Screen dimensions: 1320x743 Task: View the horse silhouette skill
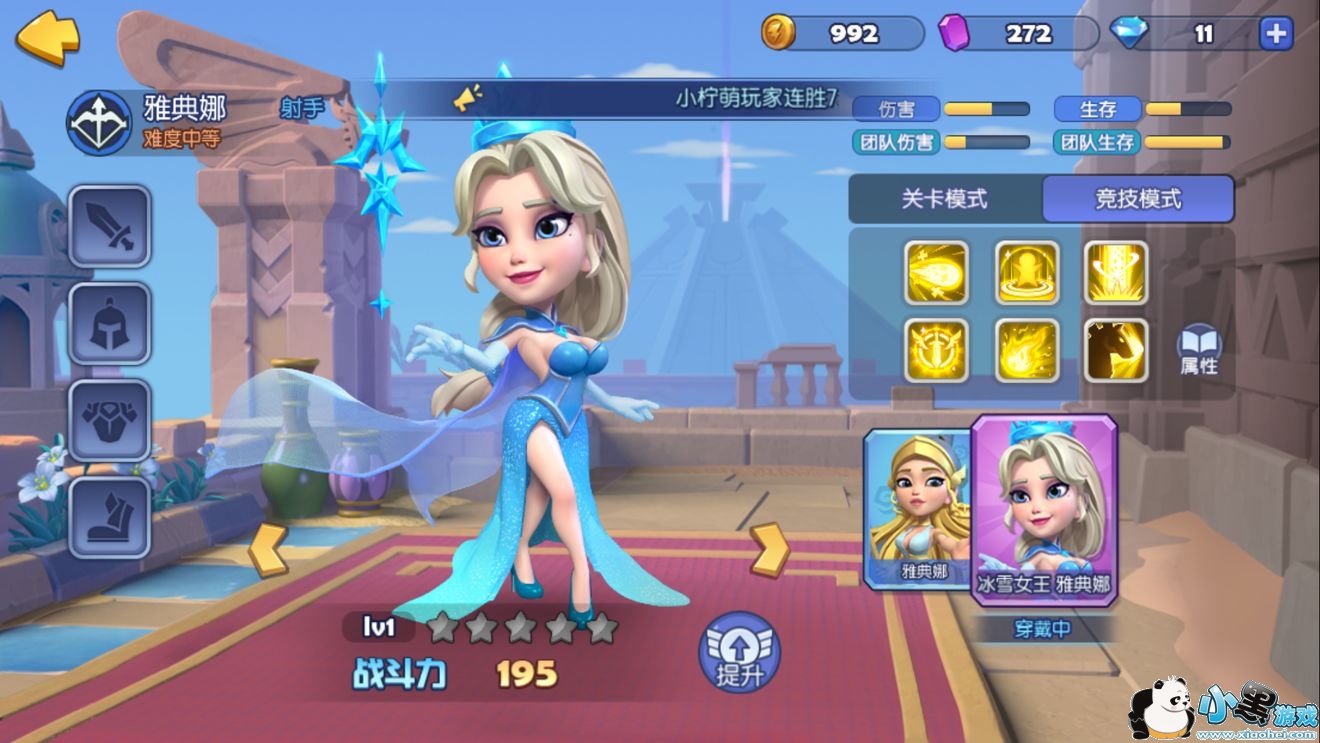[1116, 350]
